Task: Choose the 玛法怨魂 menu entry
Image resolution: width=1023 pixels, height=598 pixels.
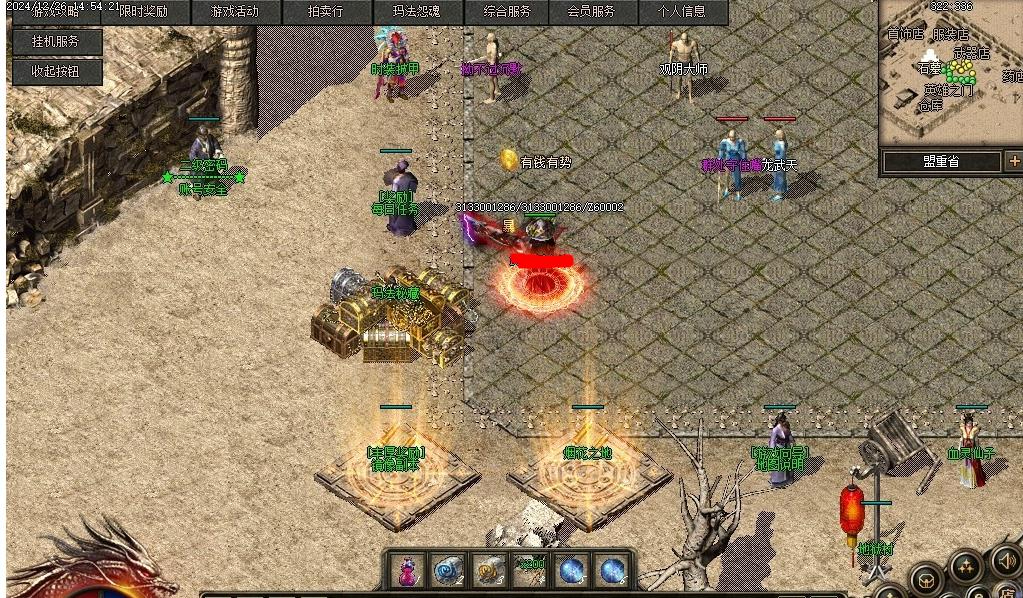Action: [414, 12]
